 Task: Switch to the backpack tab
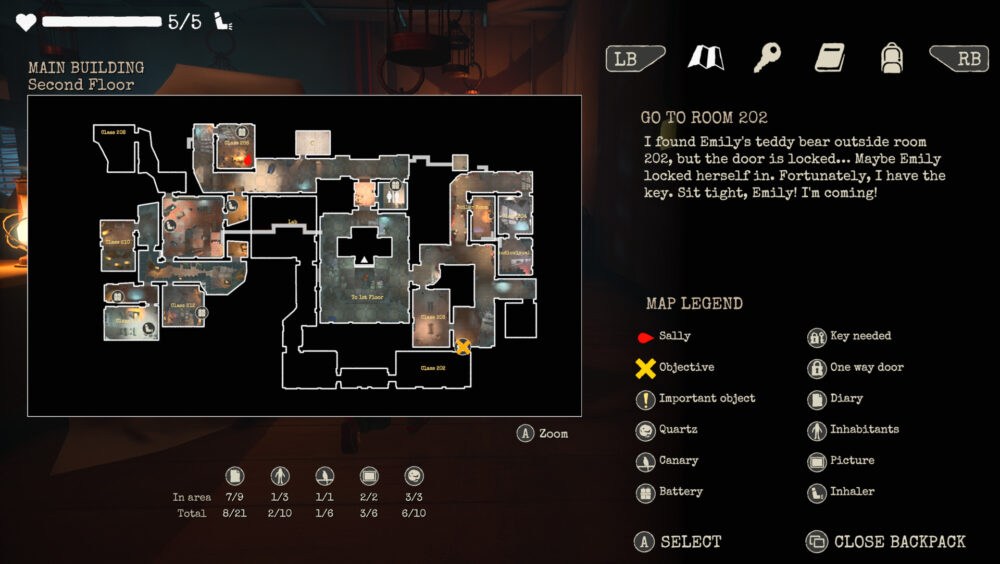tap(891, 58)
